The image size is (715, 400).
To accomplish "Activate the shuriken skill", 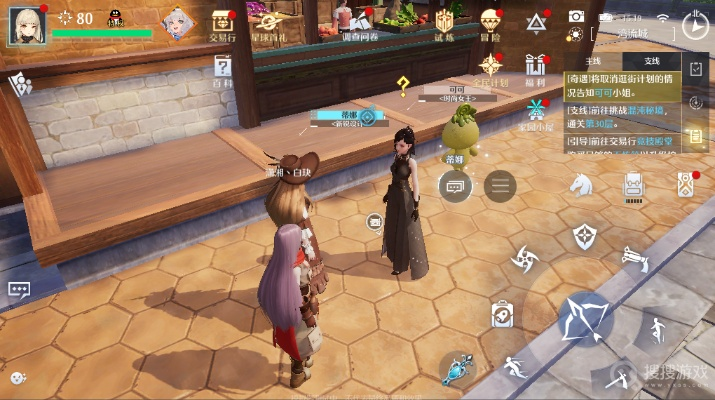I will (525, 259).
